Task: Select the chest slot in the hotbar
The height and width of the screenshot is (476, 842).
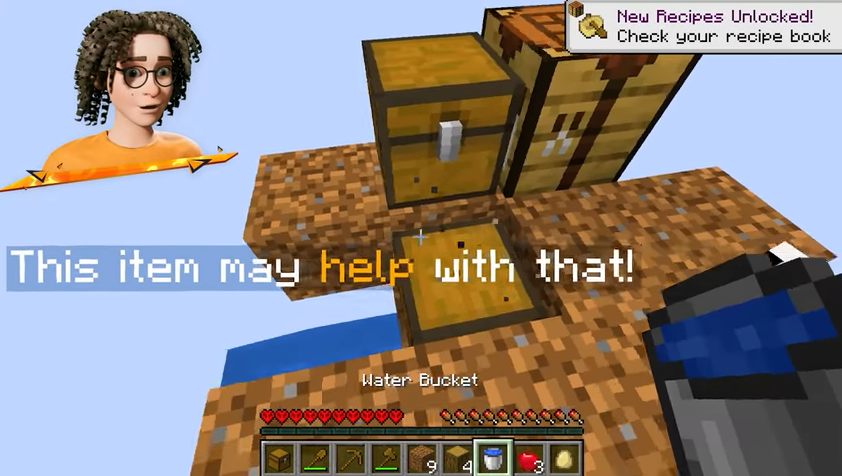Action: (x=278, y=460)
